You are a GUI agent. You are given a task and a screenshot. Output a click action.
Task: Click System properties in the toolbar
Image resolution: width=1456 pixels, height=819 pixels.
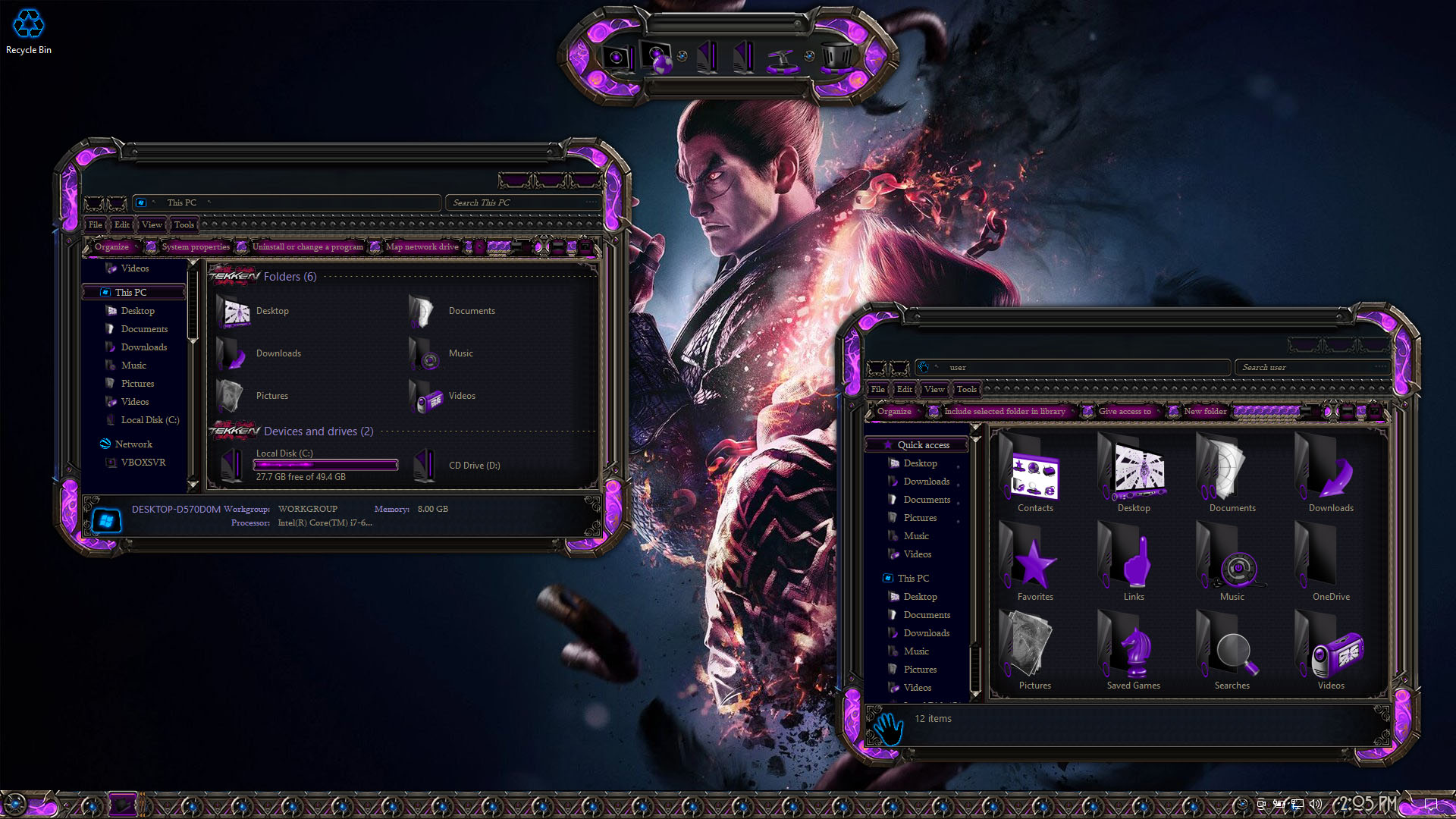[195, 246]
